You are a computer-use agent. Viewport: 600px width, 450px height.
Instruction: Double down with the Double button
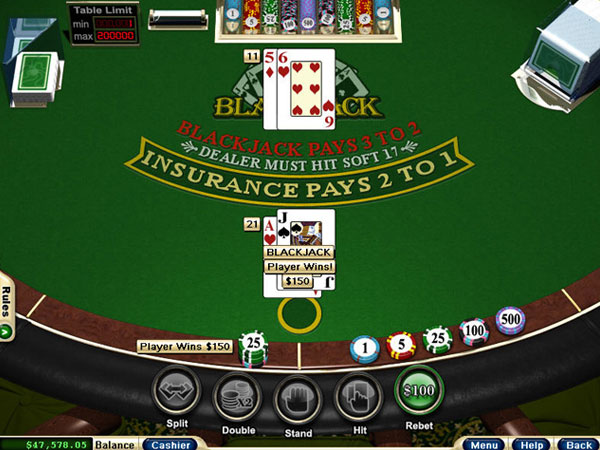pos(237,393)
